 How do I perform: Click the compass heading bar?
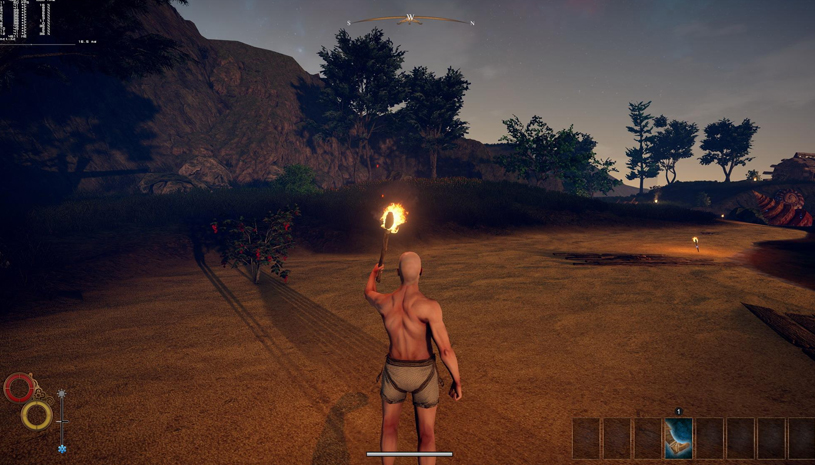[x=410, y=19]
